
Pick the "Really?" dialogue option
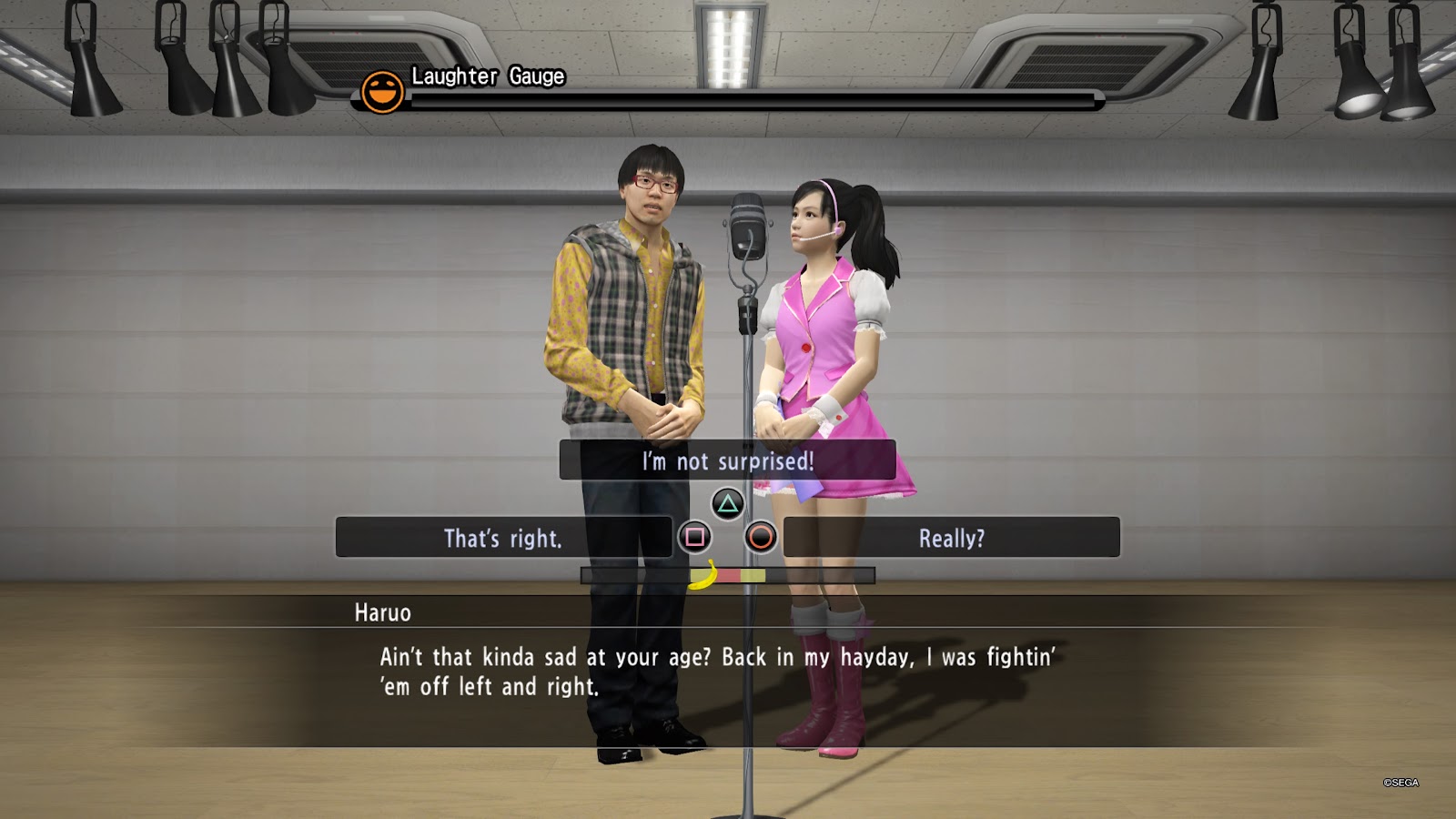(951, 538)
